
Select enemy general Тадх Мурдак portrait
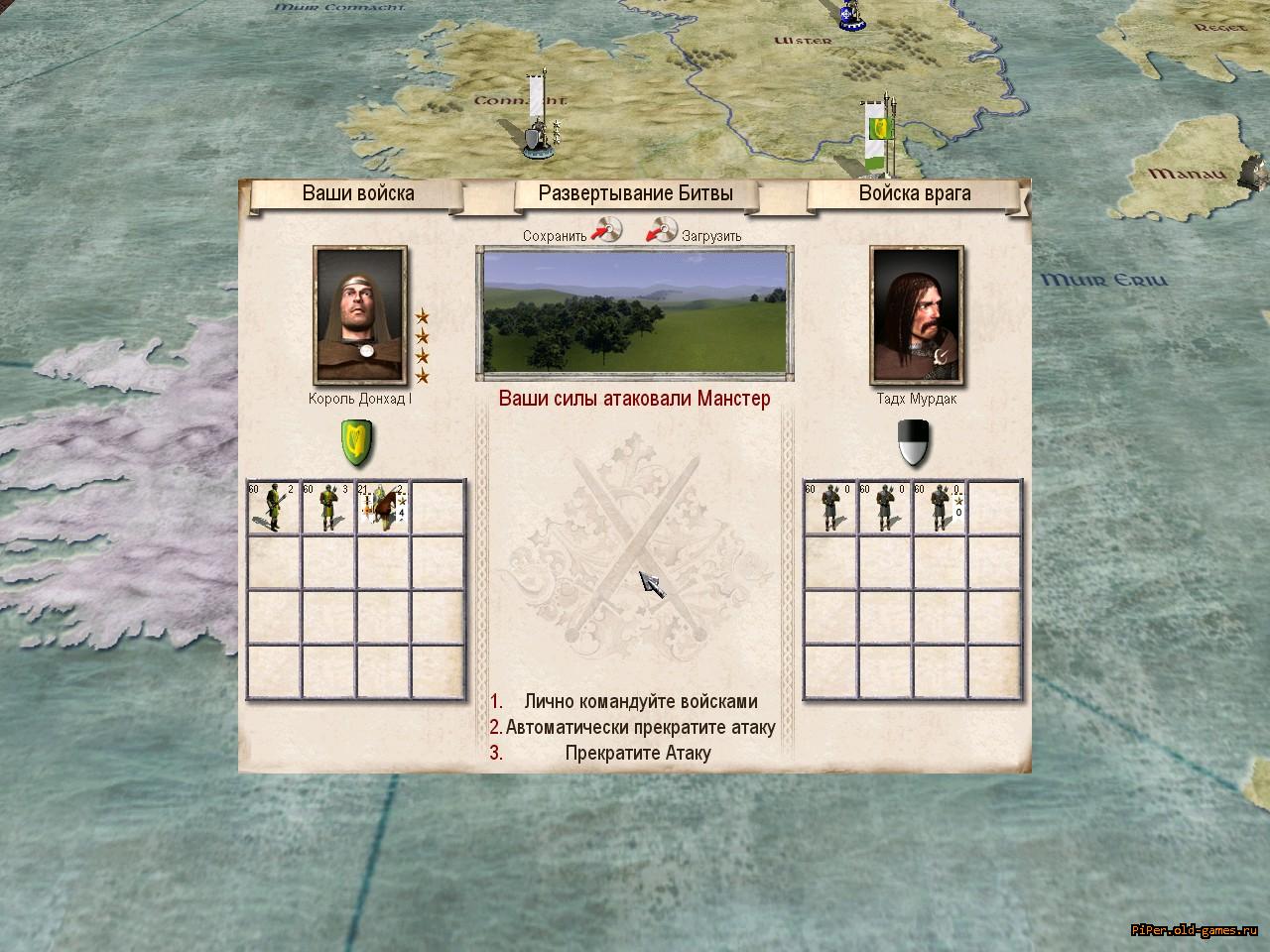tap(916, 315)
